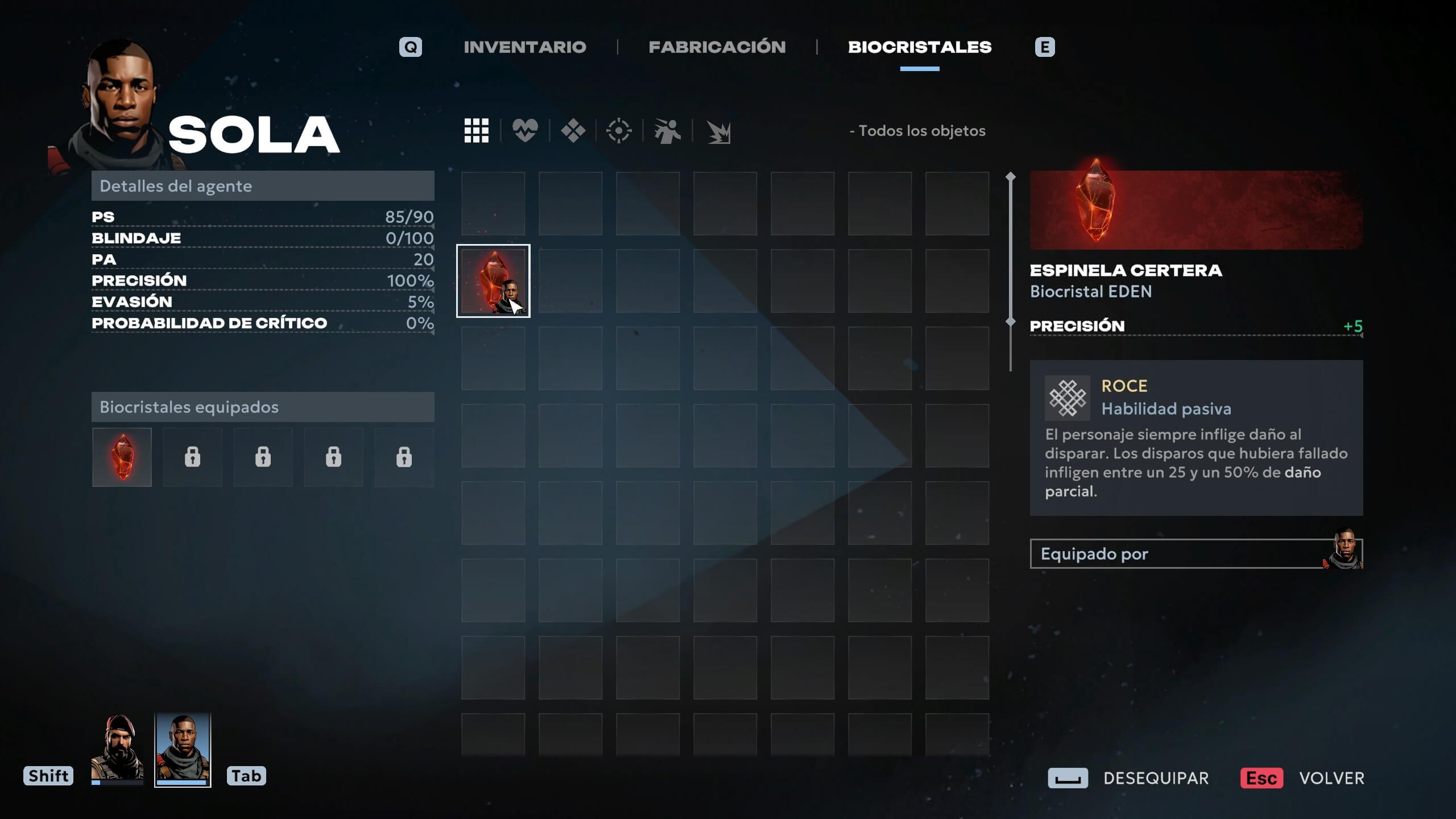Screen dimensions: 1456x819
Task: Switch to the bearded agent with the beret
Action: click(118, 748)
